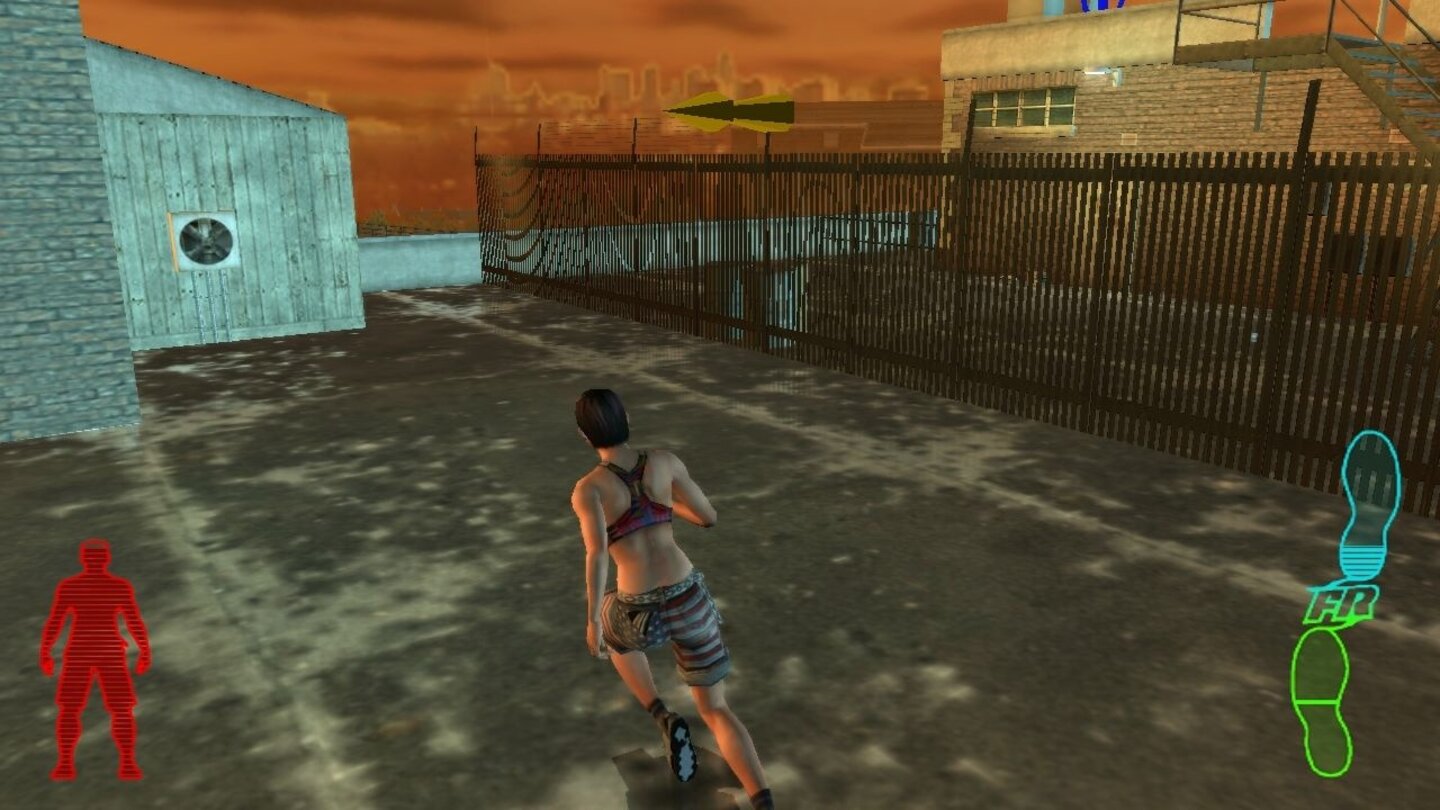This screenshot has height=810, width=1440.
Task: Select the red body silhouette health indicator
Action: click(x=95, y=655)
